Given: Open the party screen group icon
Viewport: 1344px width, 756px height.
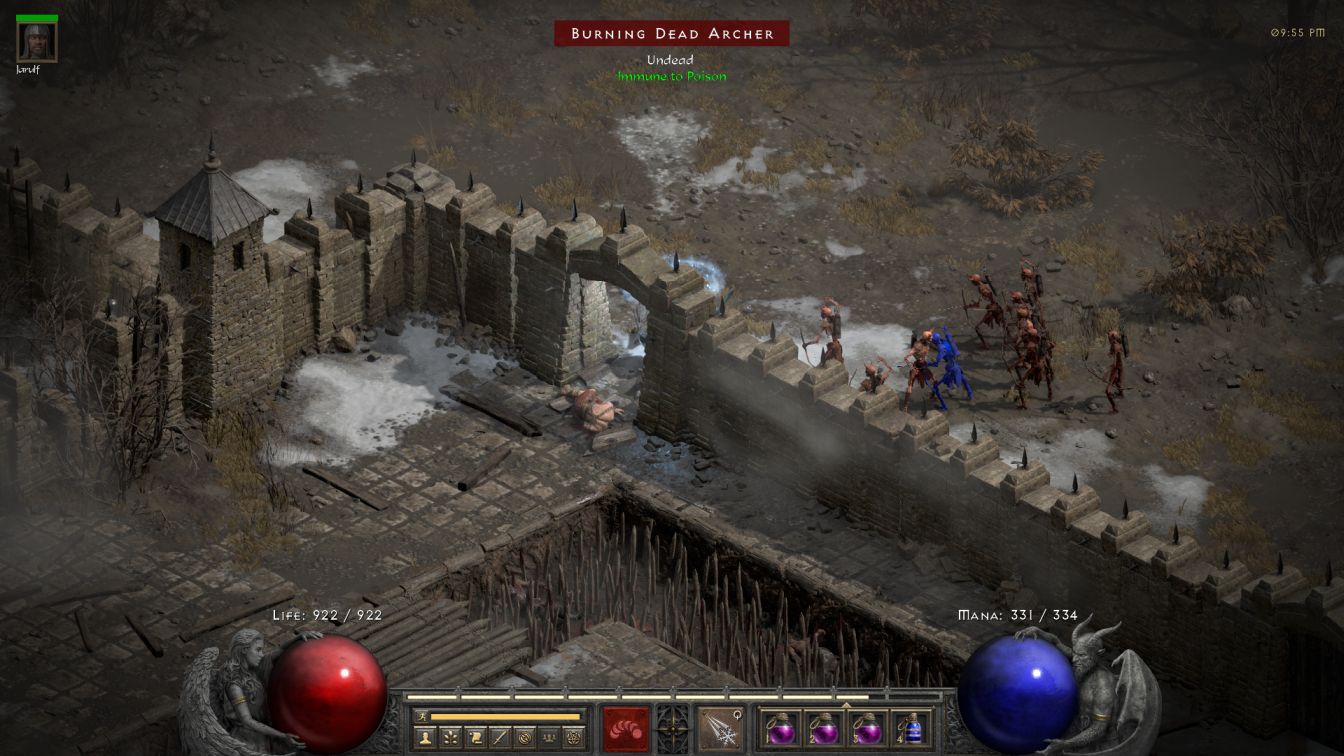Looking at the screenshot, I should (549, 738).
